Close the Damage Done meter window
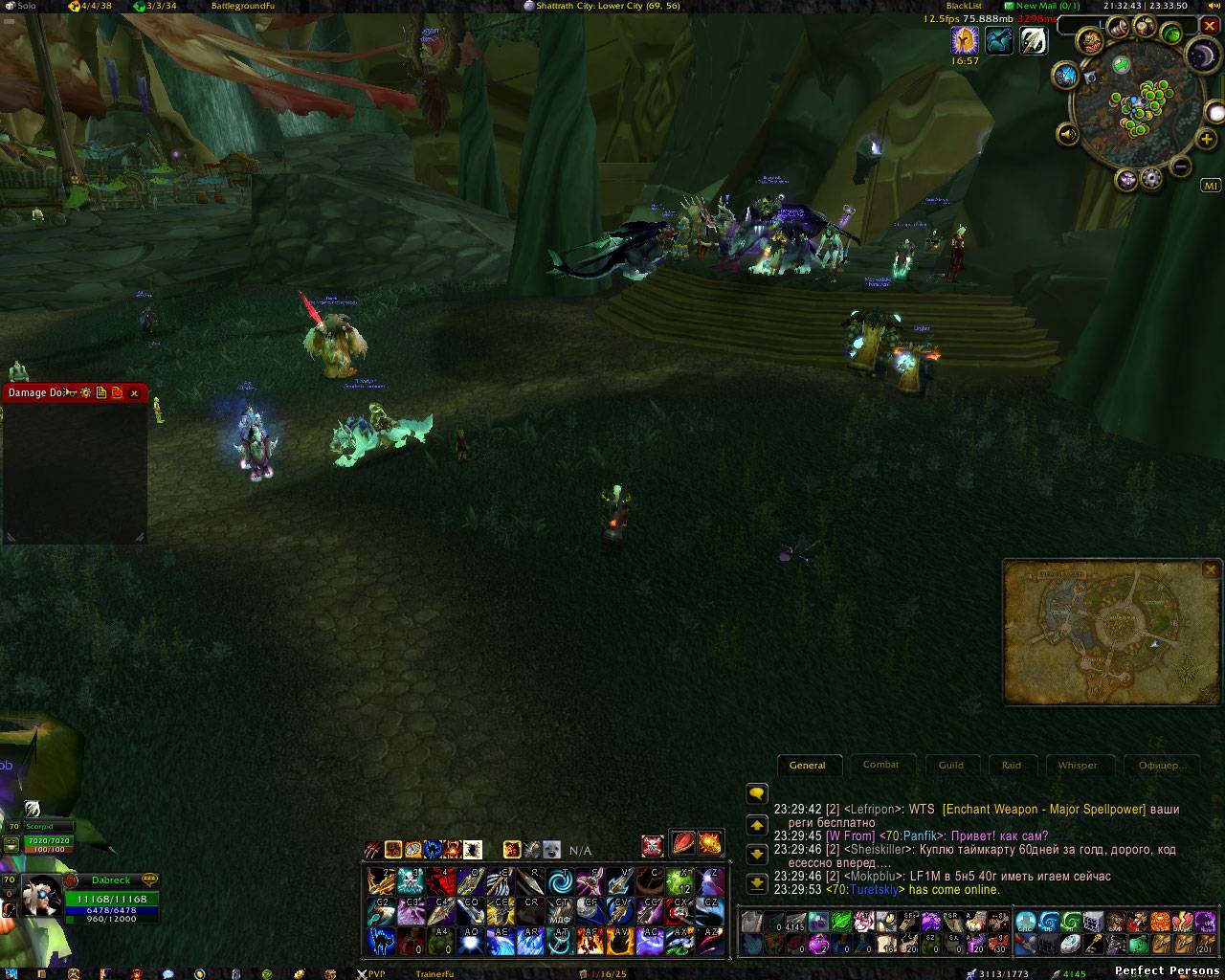Image resolution: width=1225 pixels, height=980 pixels. point(134,393)
